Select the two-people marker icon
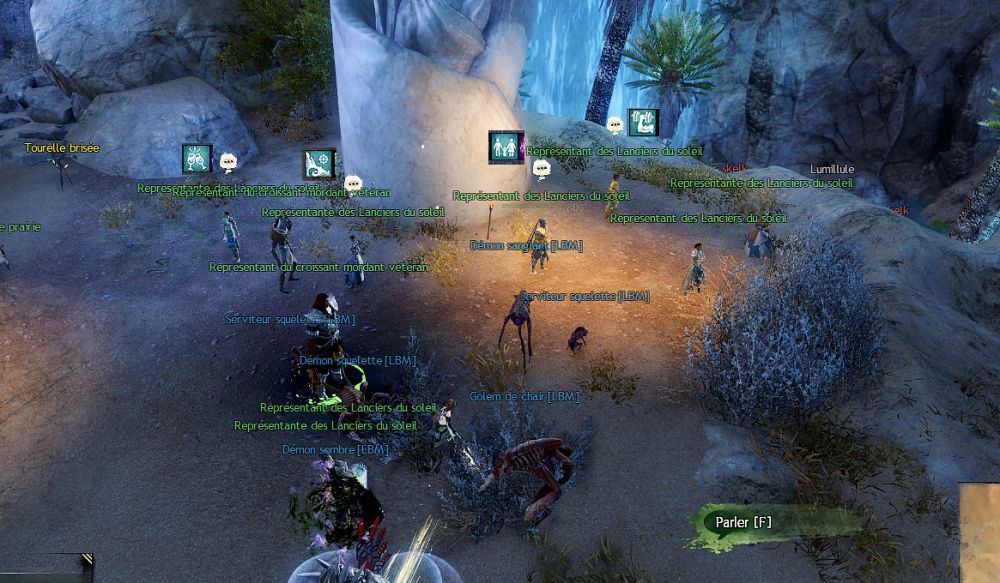The image size is (1000, 583). 505,147
